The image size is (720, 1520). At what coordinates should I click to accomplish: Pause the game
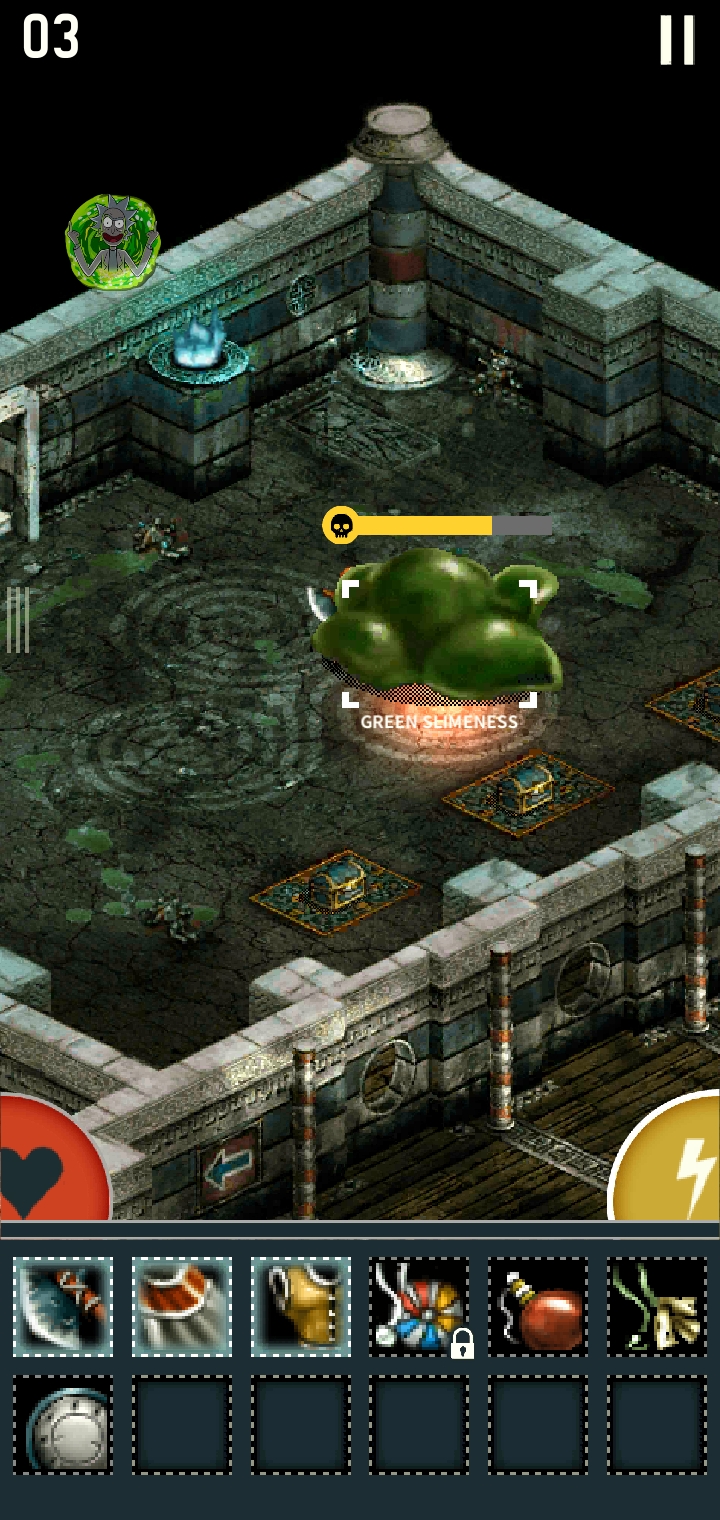tap(676, 40)
